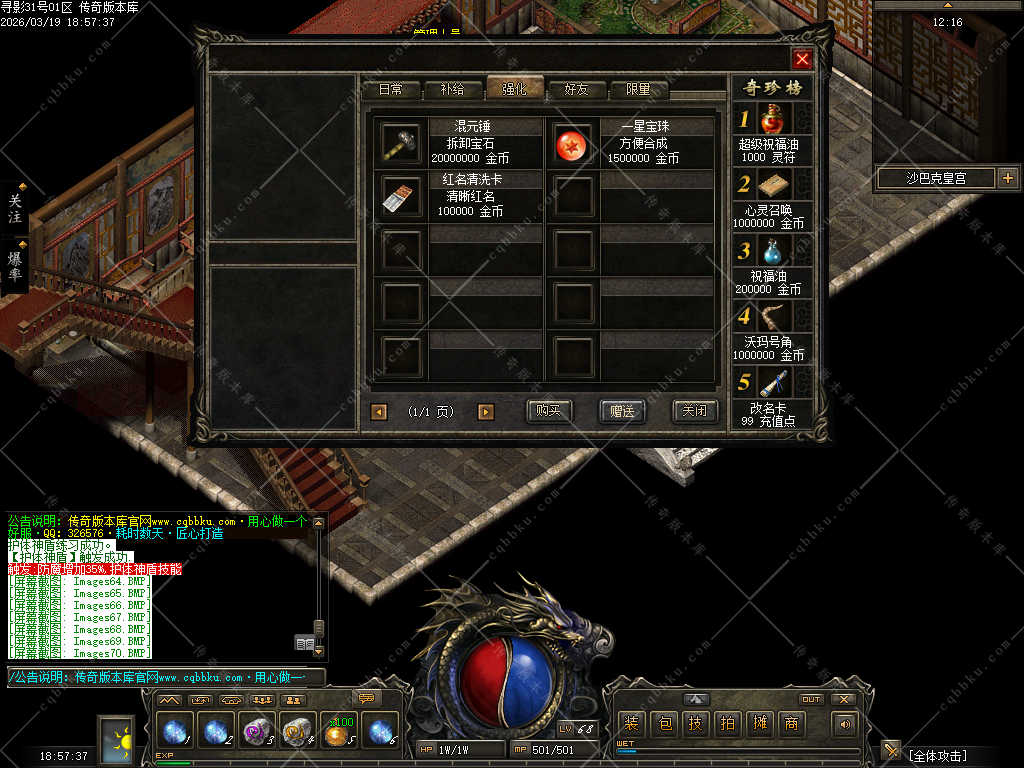Click the 关闭 close button
Screen dimensions: 1024x768
pyautogui.click(x=695, y=411)
